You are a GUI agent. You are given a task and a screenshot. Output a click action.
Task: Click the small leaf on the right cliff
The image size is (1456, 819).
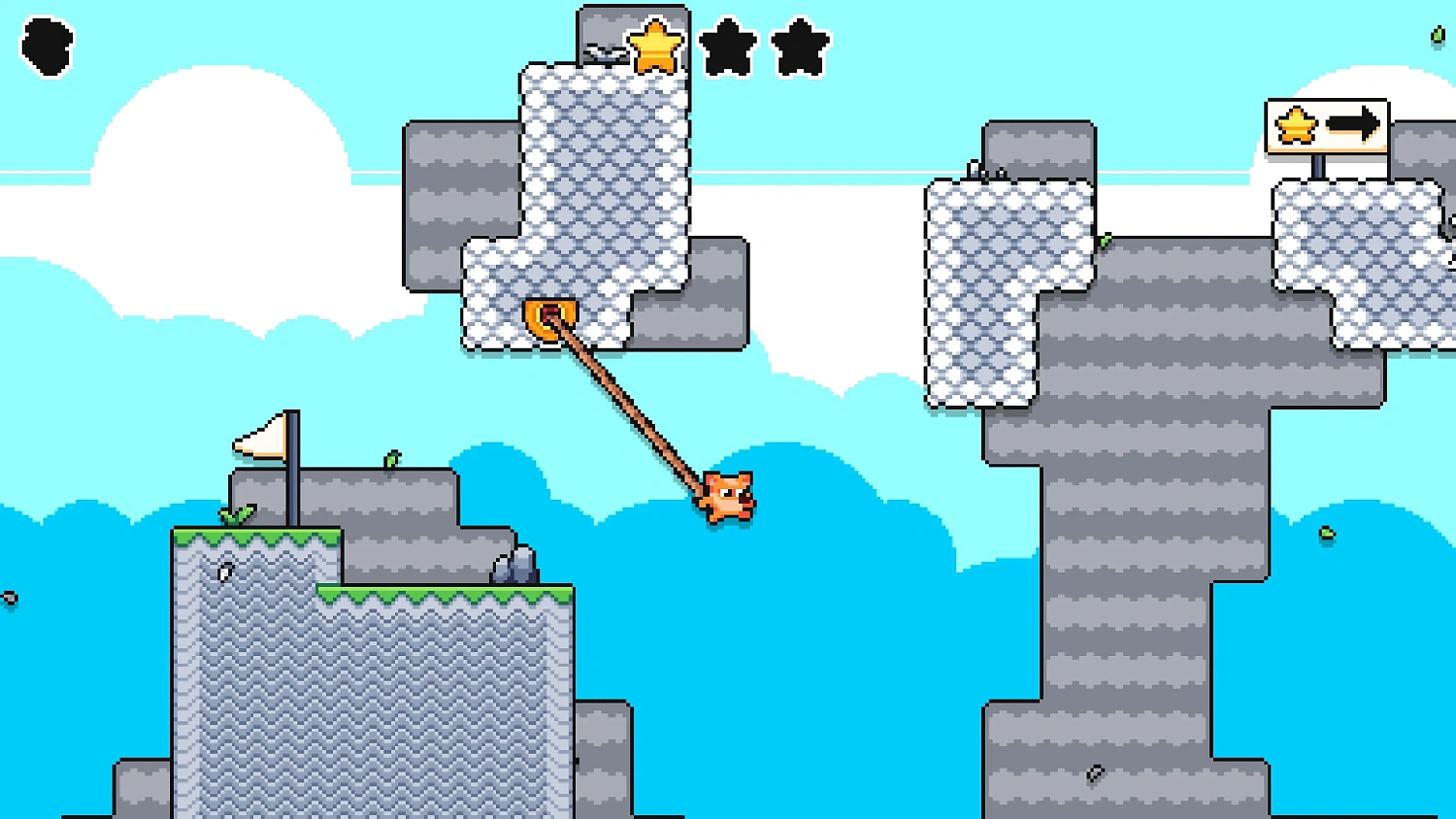coord(1107,239)
